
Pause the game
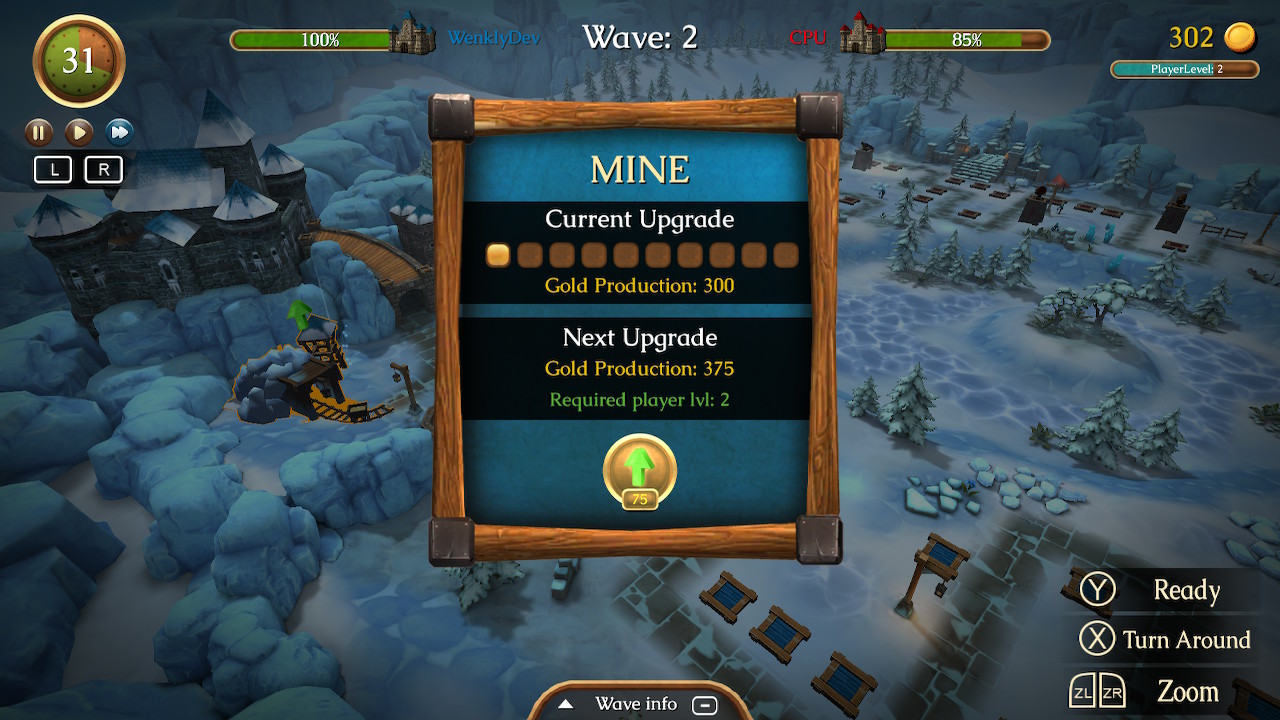click(x=38, y=131)
